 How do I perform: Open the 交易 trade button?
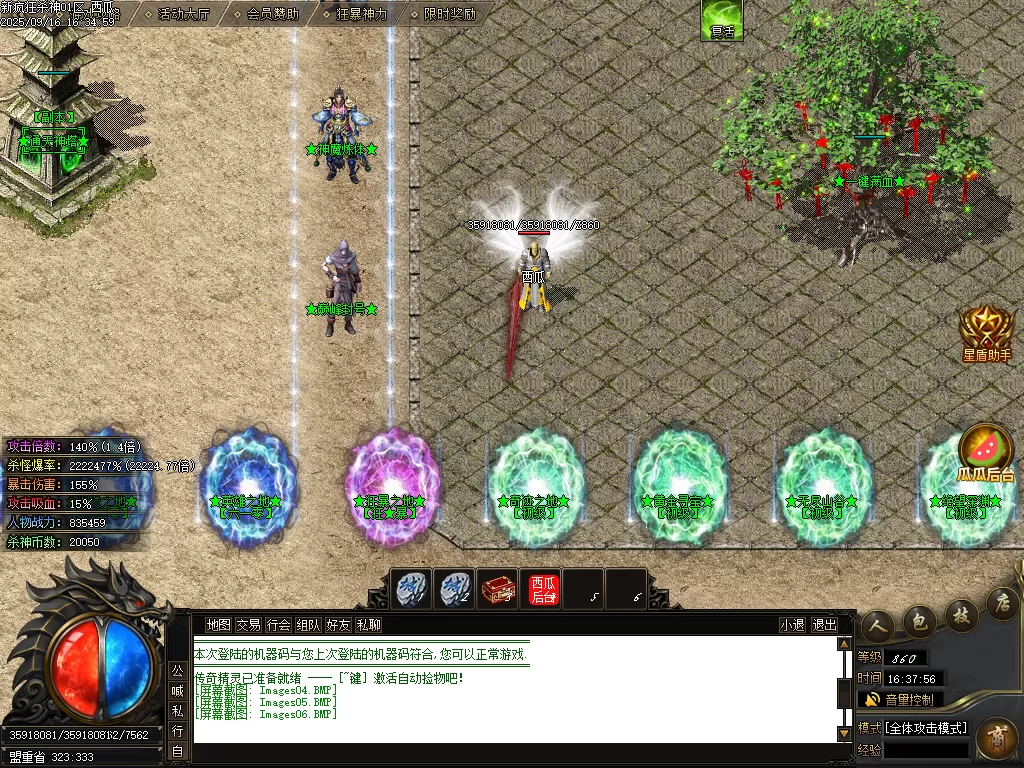(x=248, y=625)
